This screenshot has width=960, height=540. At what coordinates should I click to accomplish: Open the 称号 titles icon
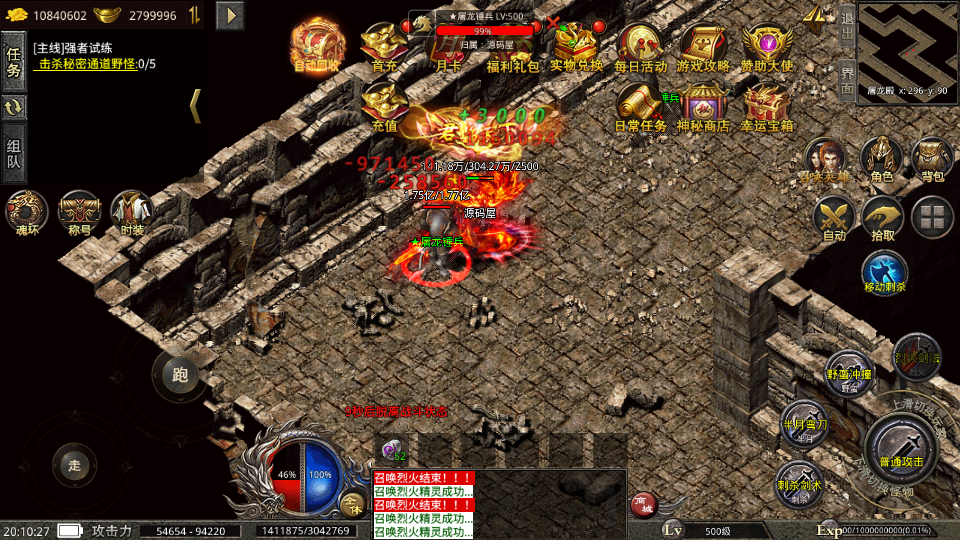79,213
